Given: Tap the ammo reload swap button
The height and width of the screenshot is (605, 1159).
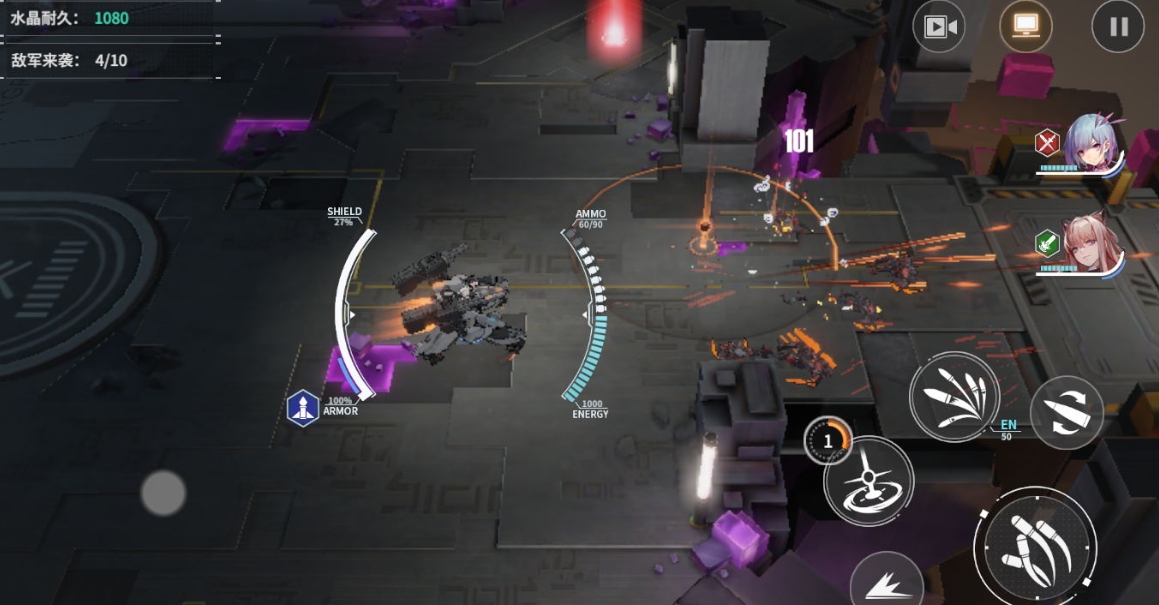Looking at the screenshot, I should [1066, 412].
